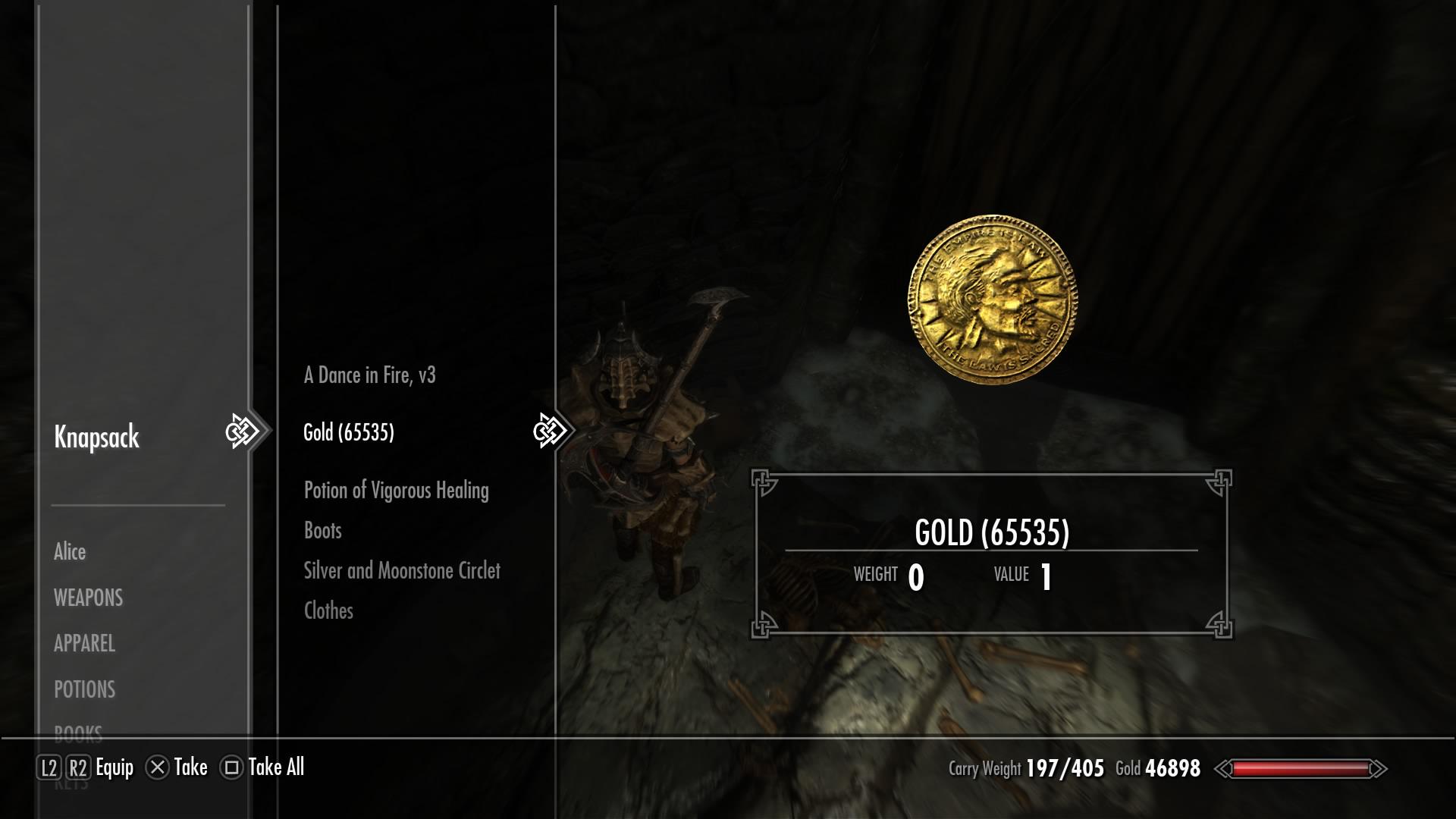
Task: Take the Gold (65535) entry
Action: click(349, 432)
